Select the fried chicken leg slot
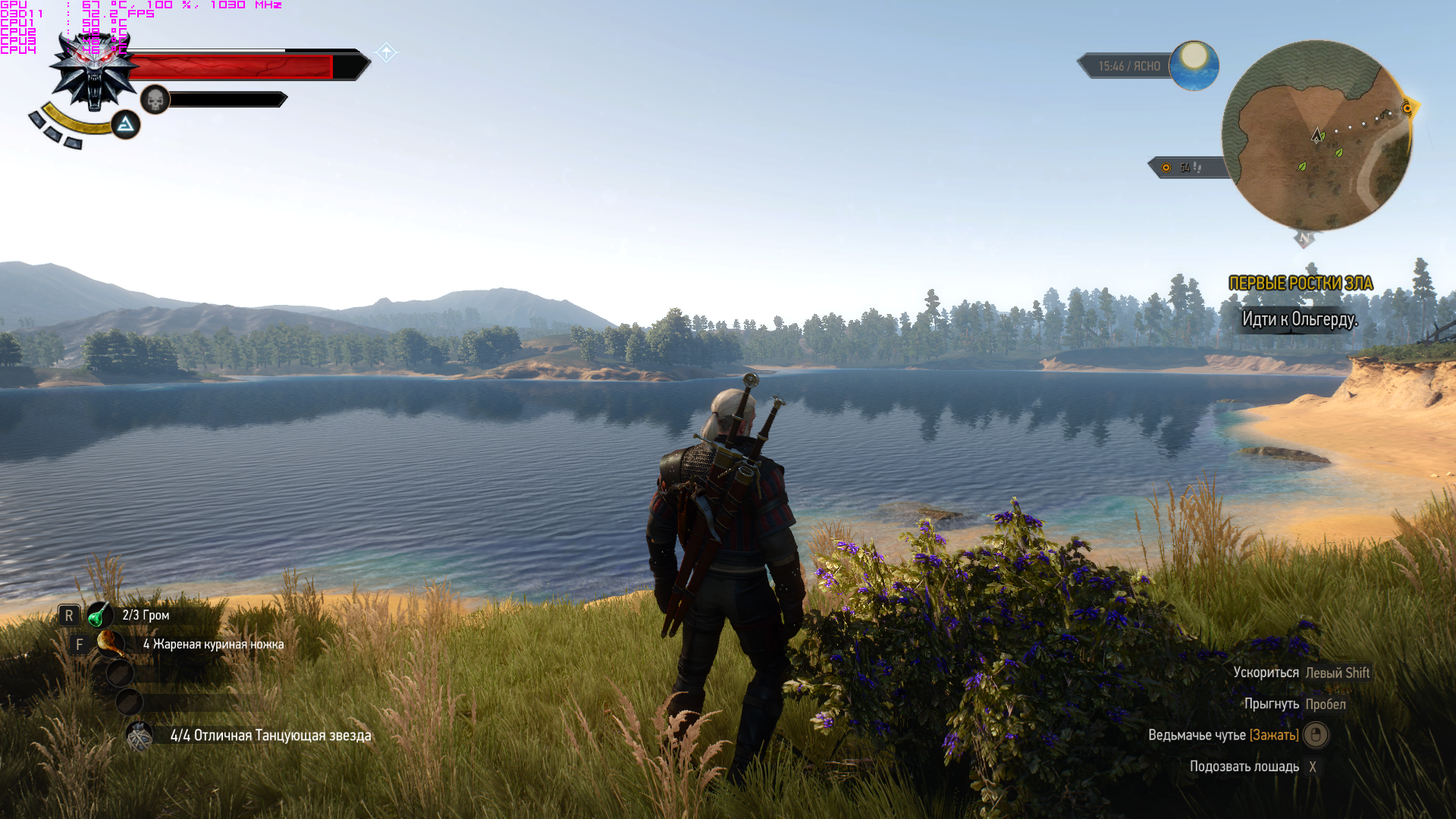The image size is (1456, 819). pyautogui.click(x=111, y=644)
